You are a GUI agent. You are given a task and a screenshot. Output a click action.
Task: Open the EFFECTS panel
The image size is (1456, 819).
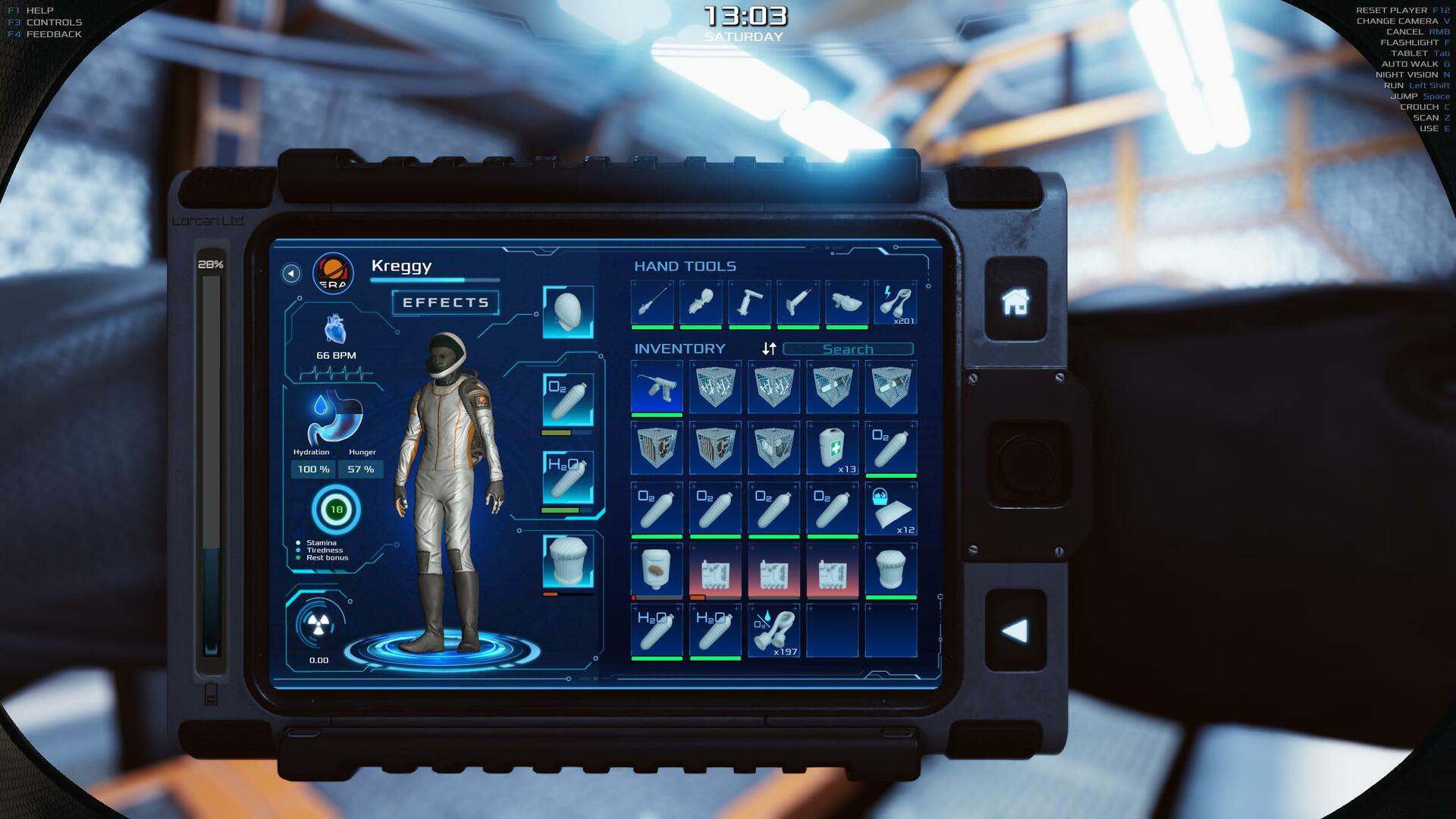tap(445, 303)
